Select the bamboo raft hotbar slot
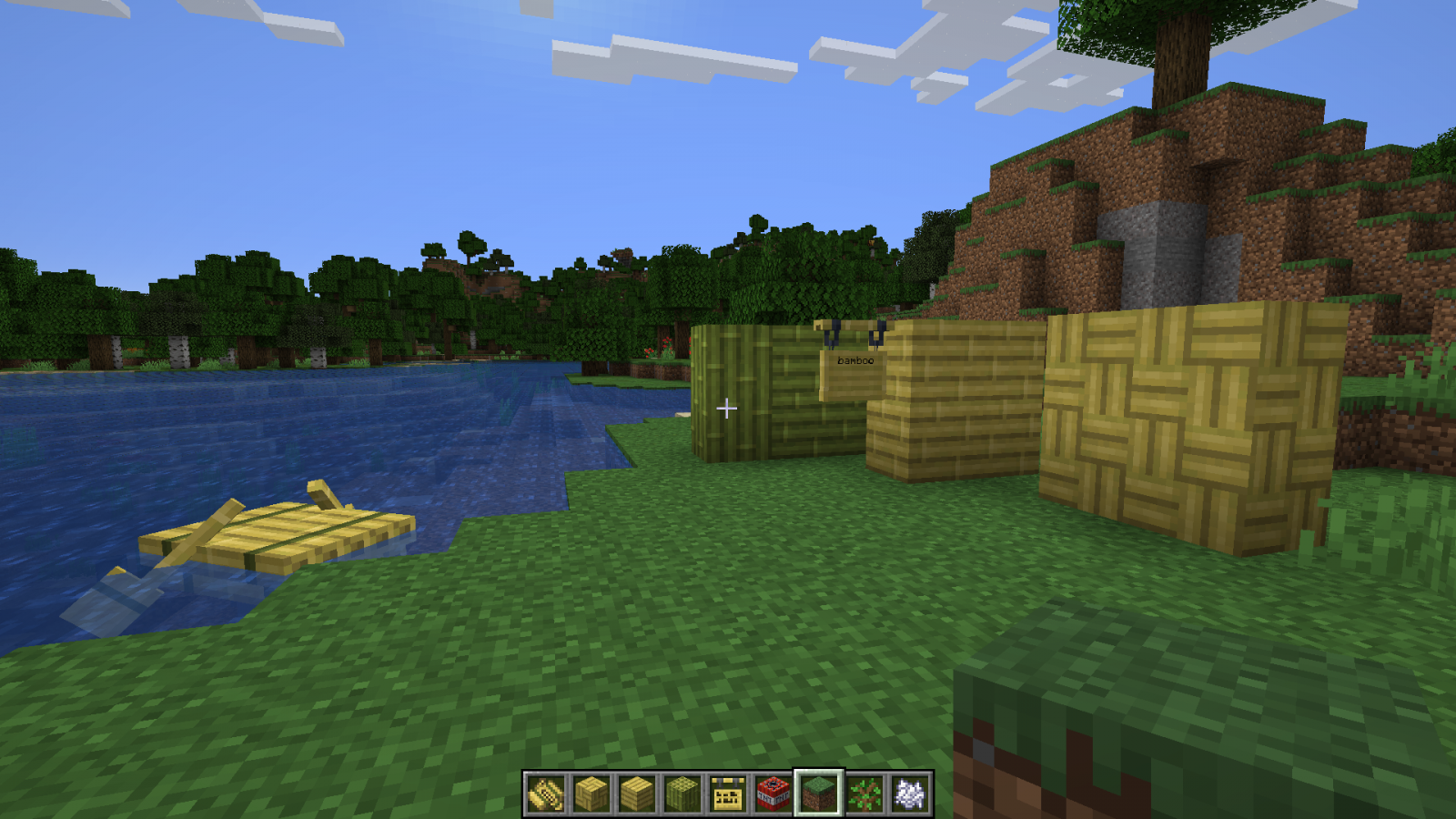 click(x=546, y=794)
